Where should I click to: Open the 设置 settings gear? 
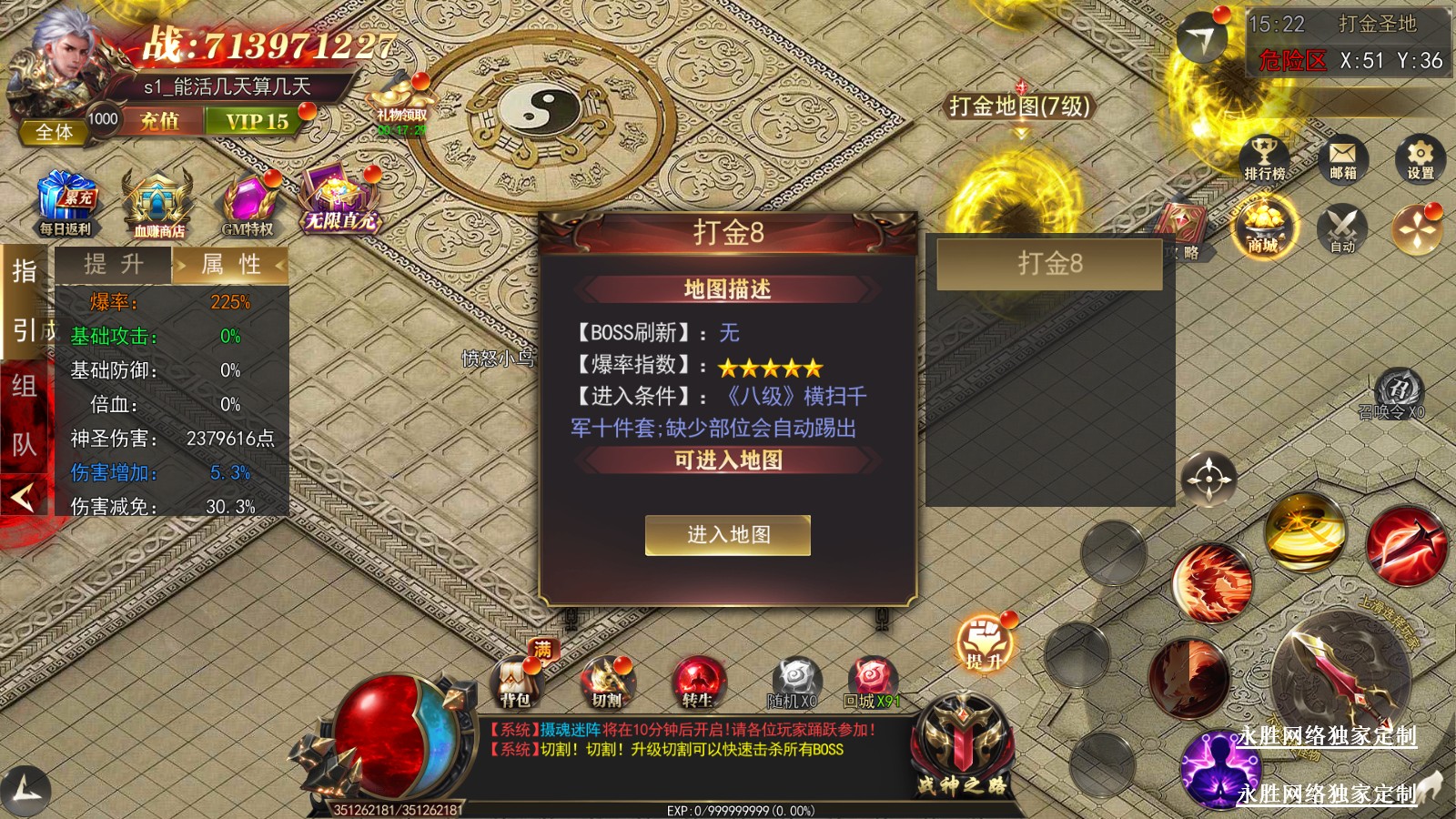1420,158
